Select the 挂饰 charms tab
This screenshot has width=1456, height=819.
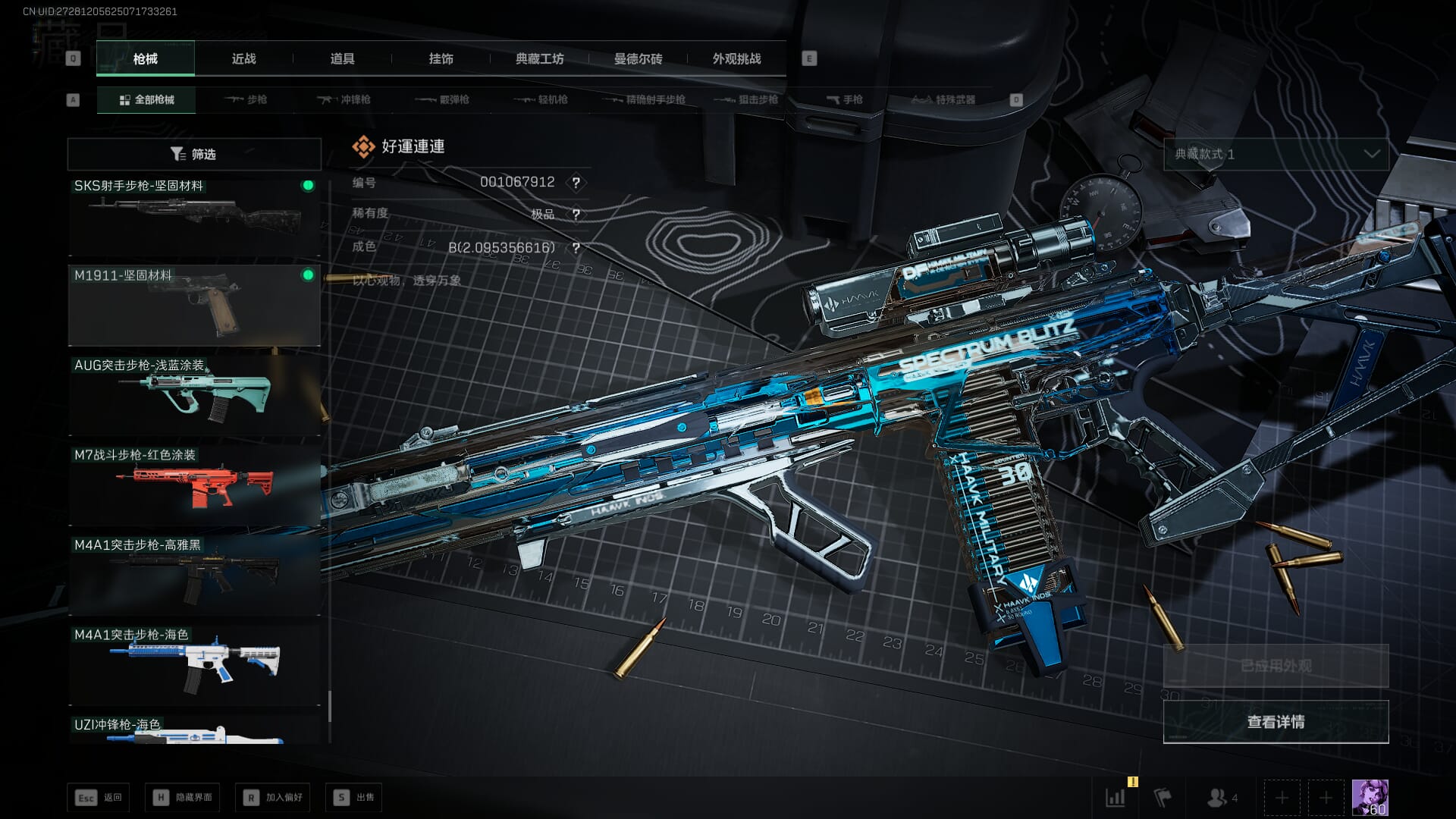pyautogui.click(x=441, y=59)
